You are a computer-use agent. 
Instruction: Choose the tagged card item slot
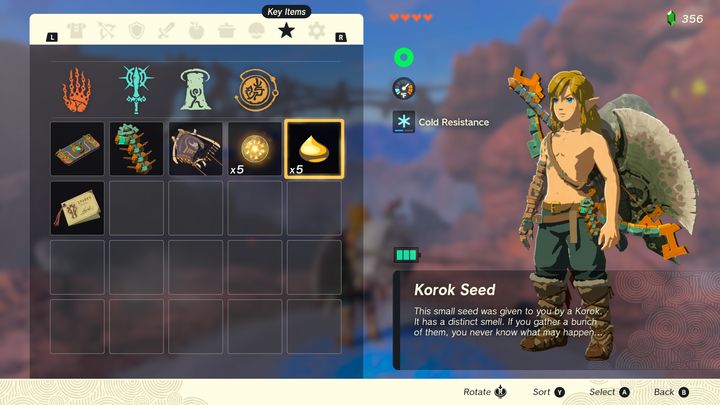[x=78, y=208]
